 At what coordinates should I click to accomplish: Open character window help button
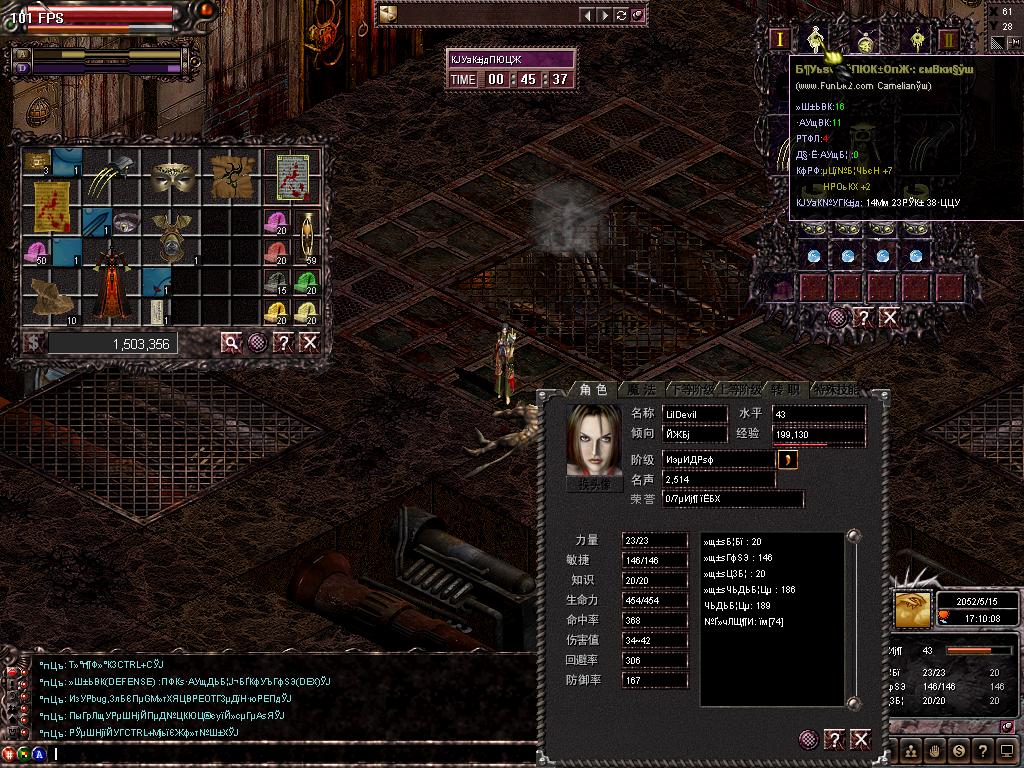835,739
